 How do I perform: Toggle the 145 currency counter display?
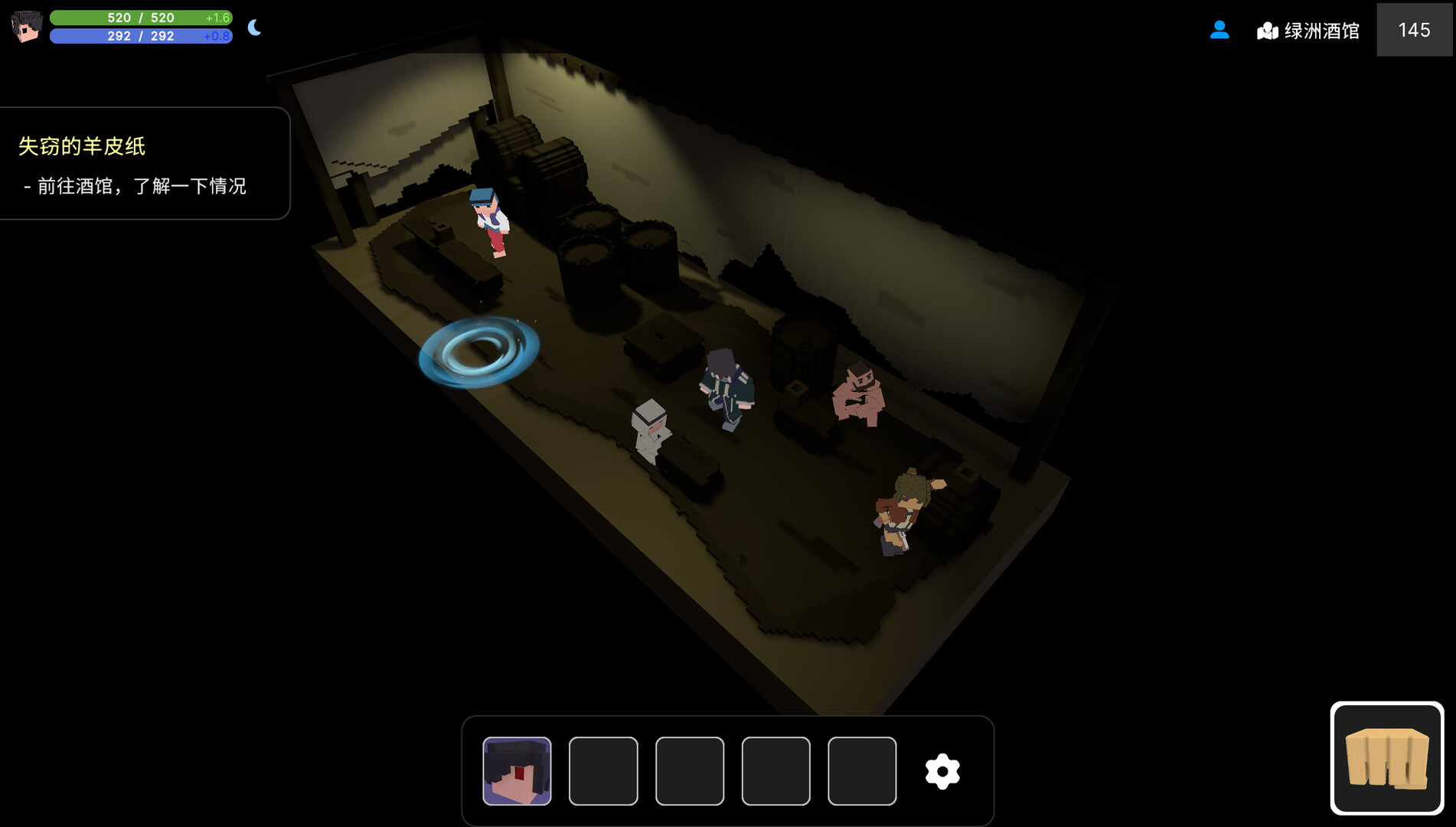click(x=1415, y=31)
